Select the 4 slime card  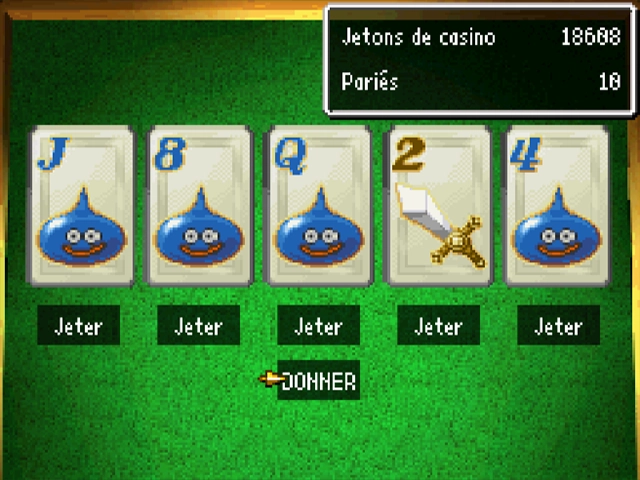click(557, 207)
